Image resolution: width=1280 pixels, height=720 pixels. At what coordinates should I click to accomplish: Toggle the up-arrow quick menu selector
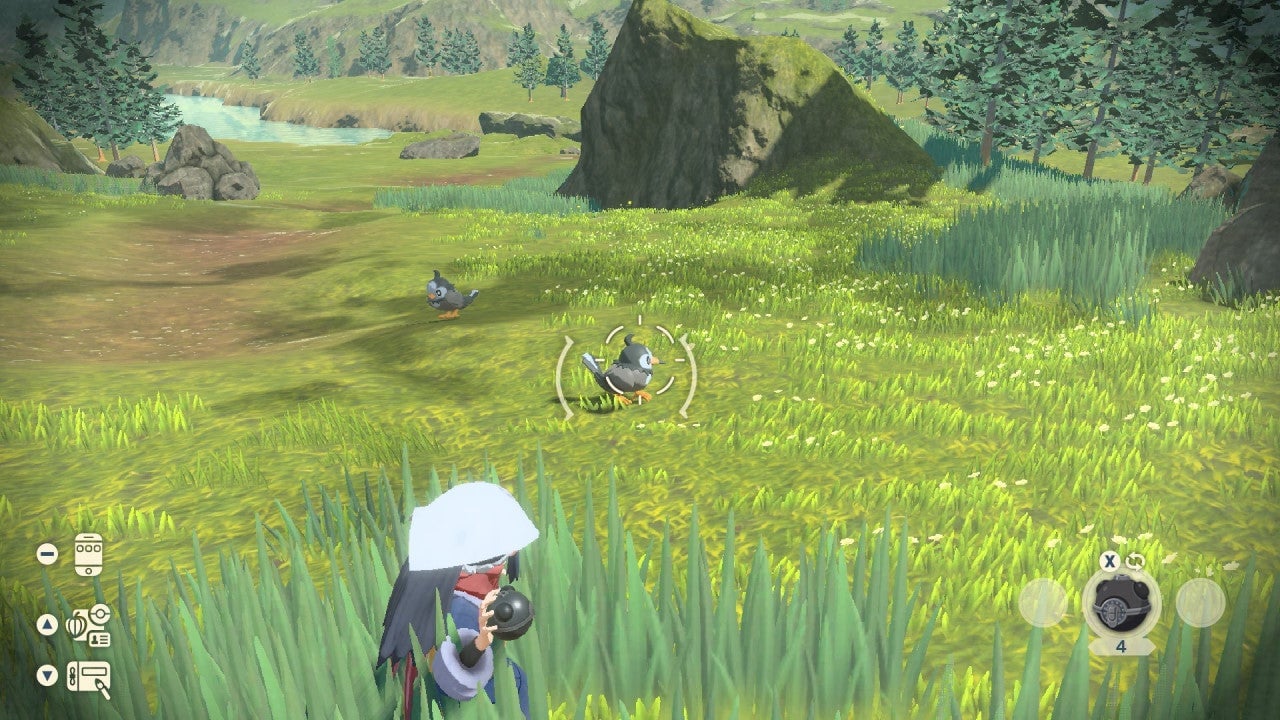pyautogui.click(x=47, y=624)
